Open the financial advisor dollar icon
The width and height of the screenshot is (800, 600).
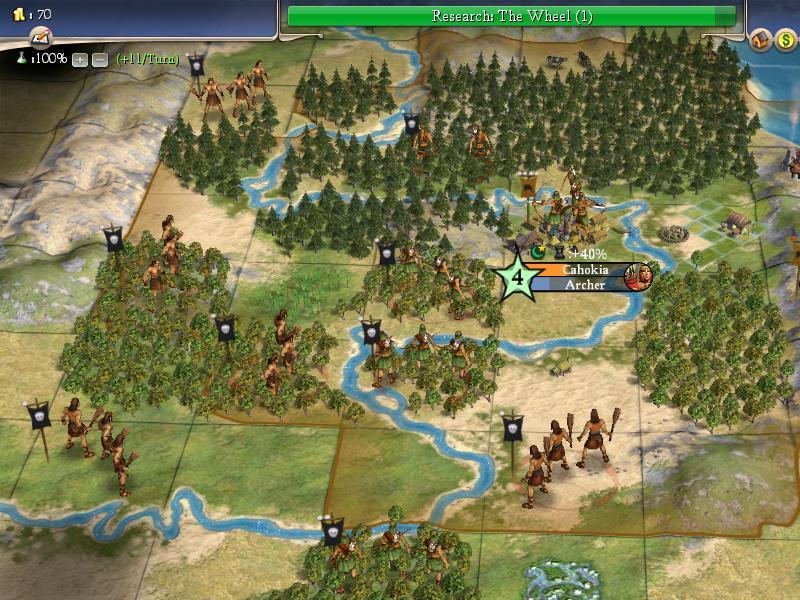point(787,39)
